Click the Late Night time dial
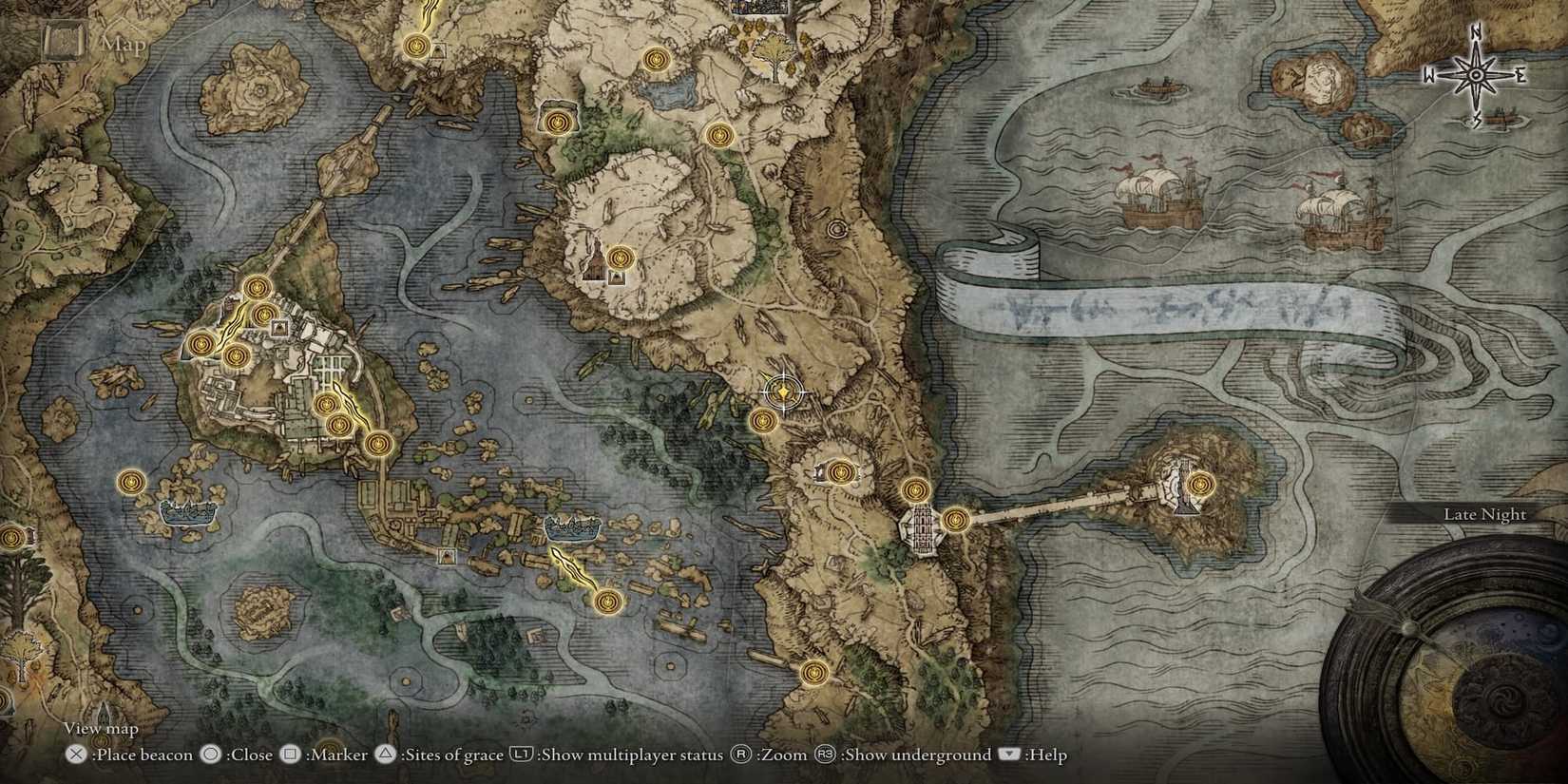The image size is (1568, 784). (1484, 513)
